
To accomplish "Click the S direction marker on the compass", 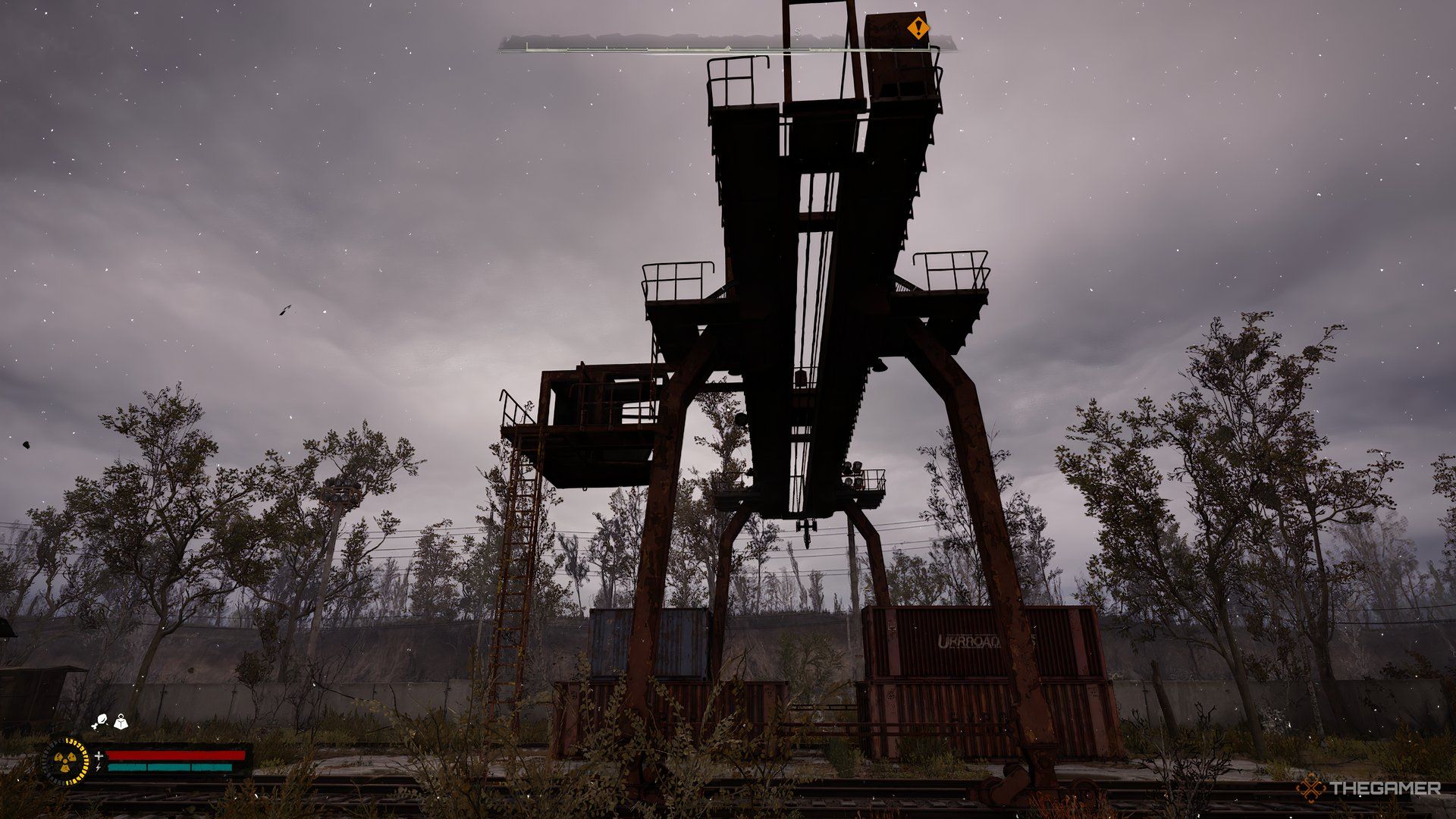I will coord(797,32).
